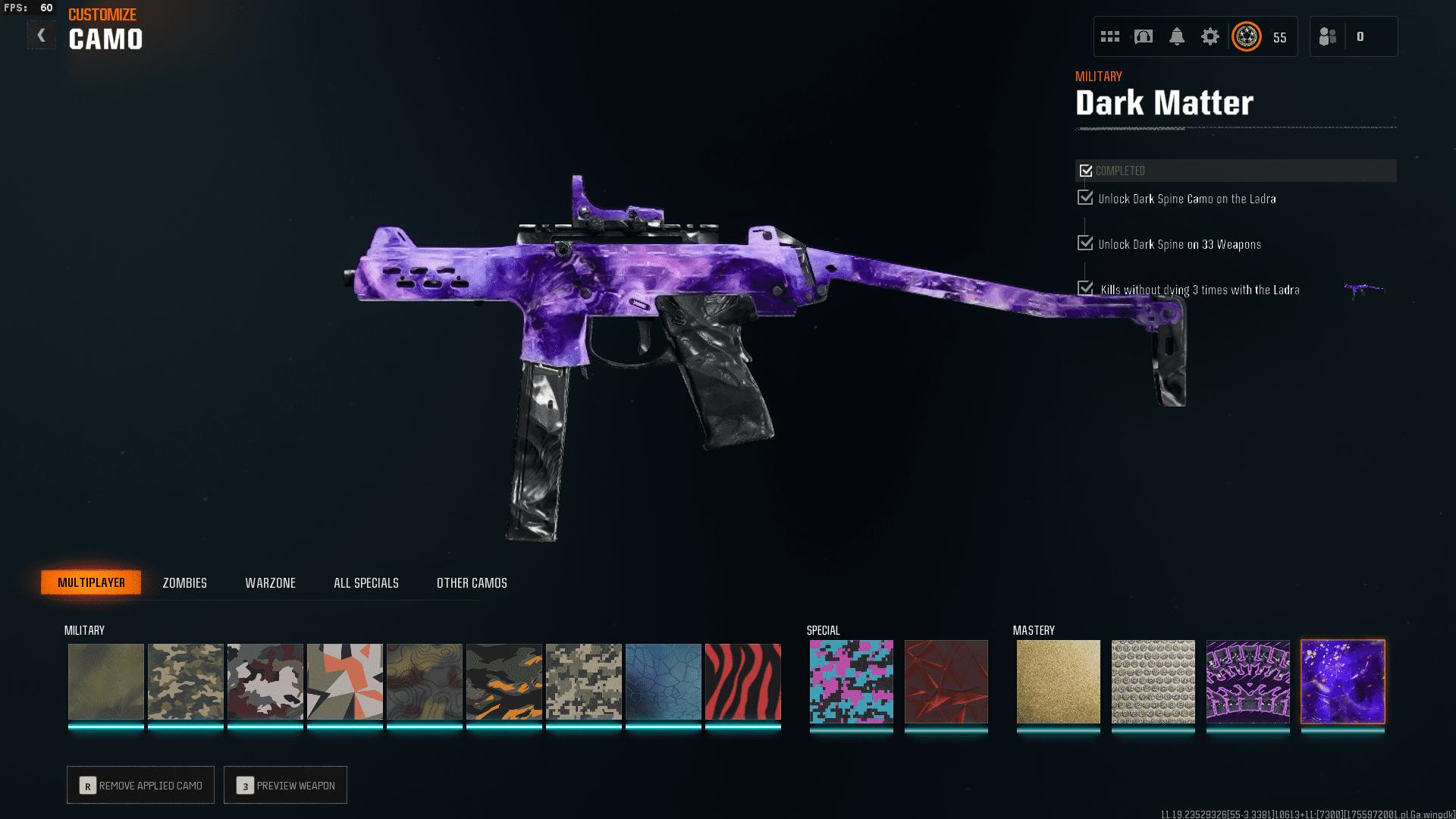Pick the diamond mastery camo

pos(1153,681)
